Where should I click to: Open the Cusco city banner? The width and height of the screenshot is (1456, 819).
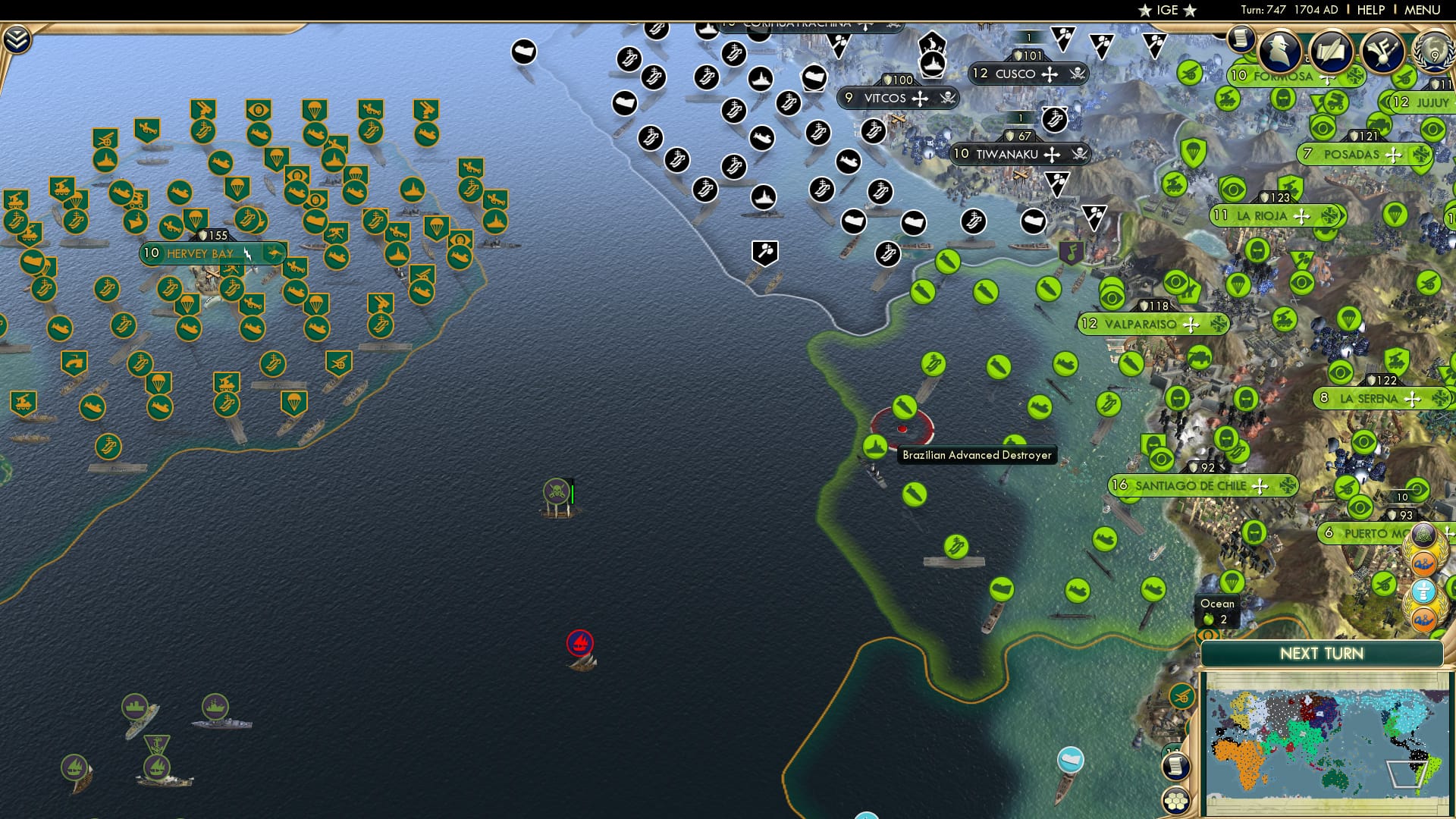tap(1016, 74)
